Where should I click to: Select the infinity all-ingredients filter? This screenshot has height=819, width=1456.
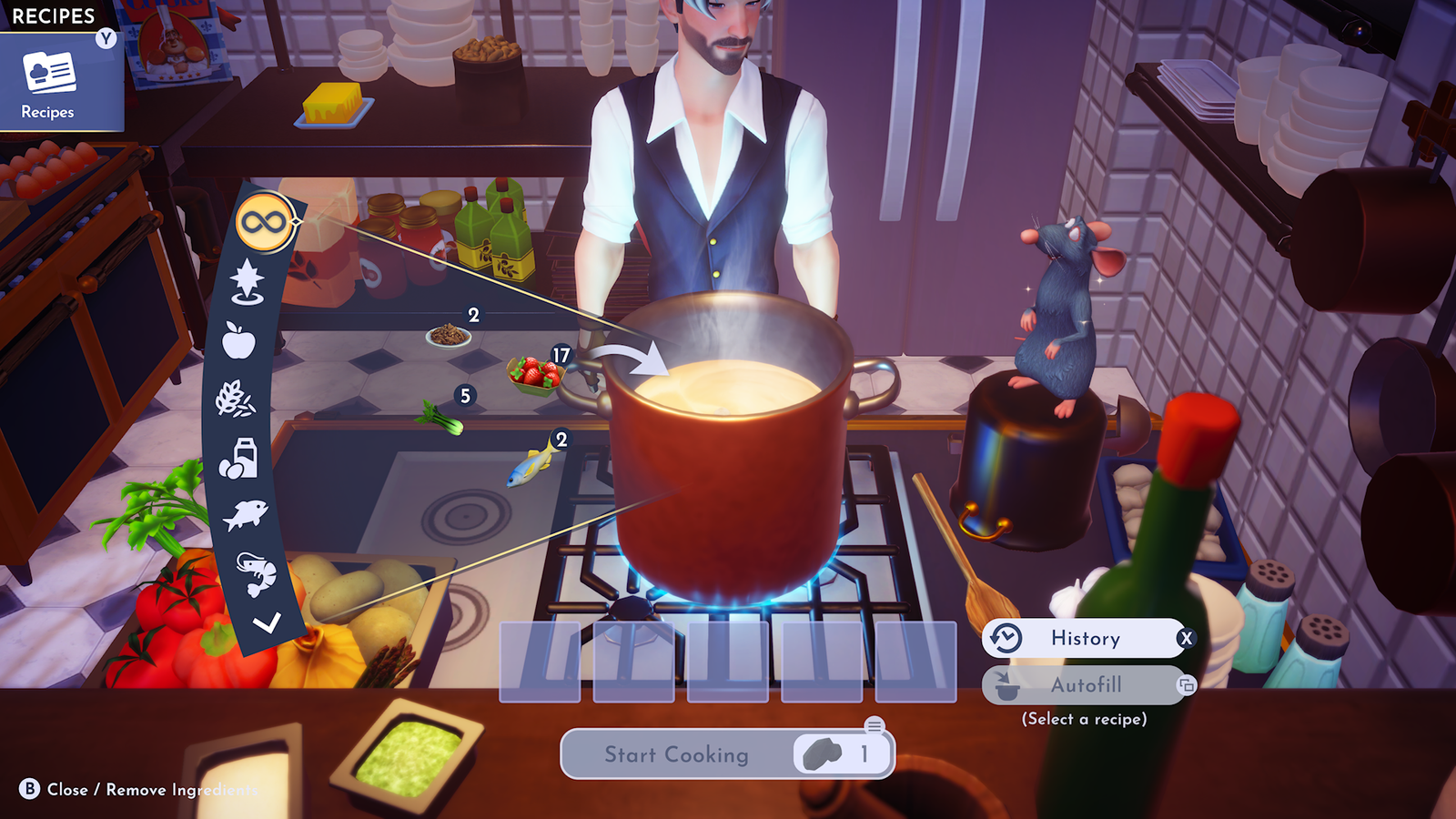pos(264,222)
